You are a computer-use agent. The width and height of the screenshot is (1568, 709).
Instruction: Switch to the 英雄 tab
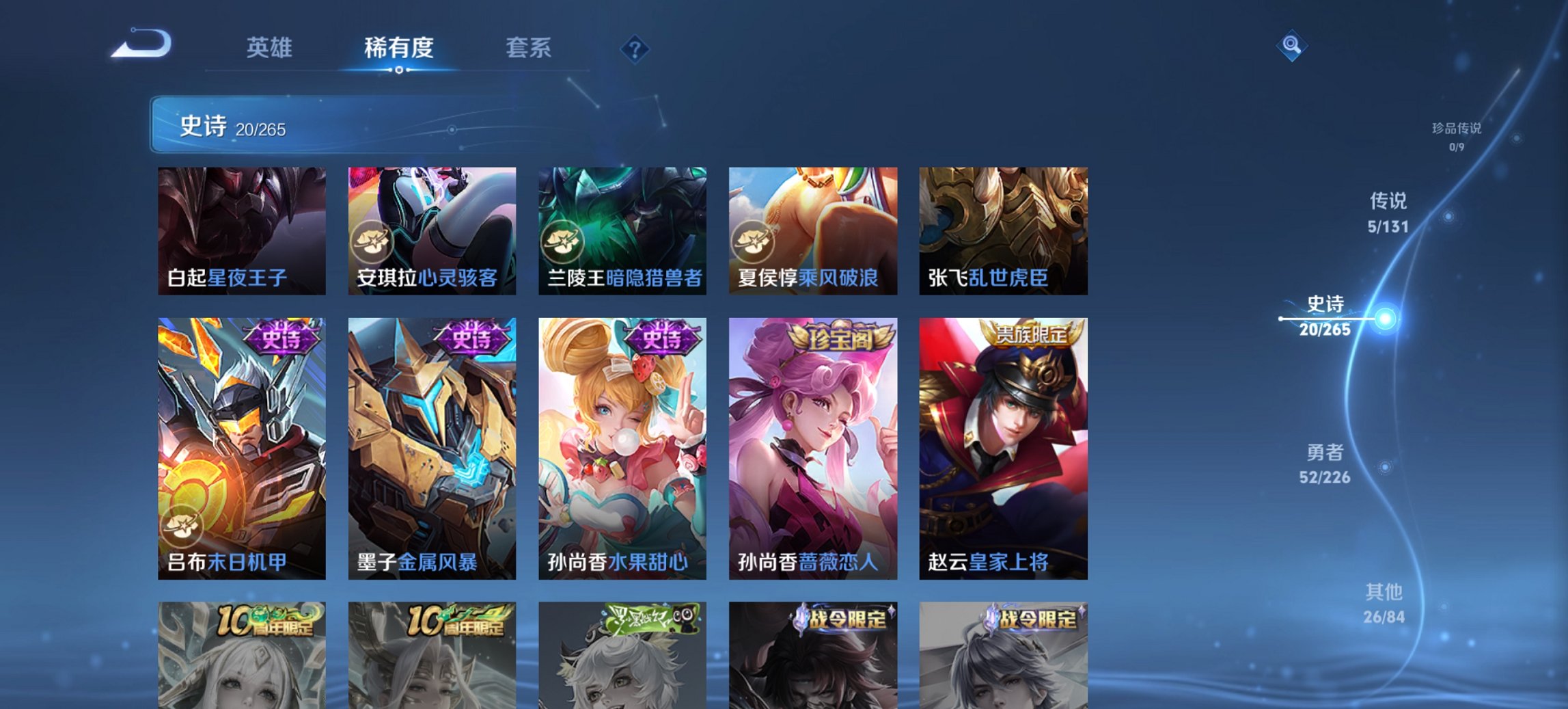point(271,49)
